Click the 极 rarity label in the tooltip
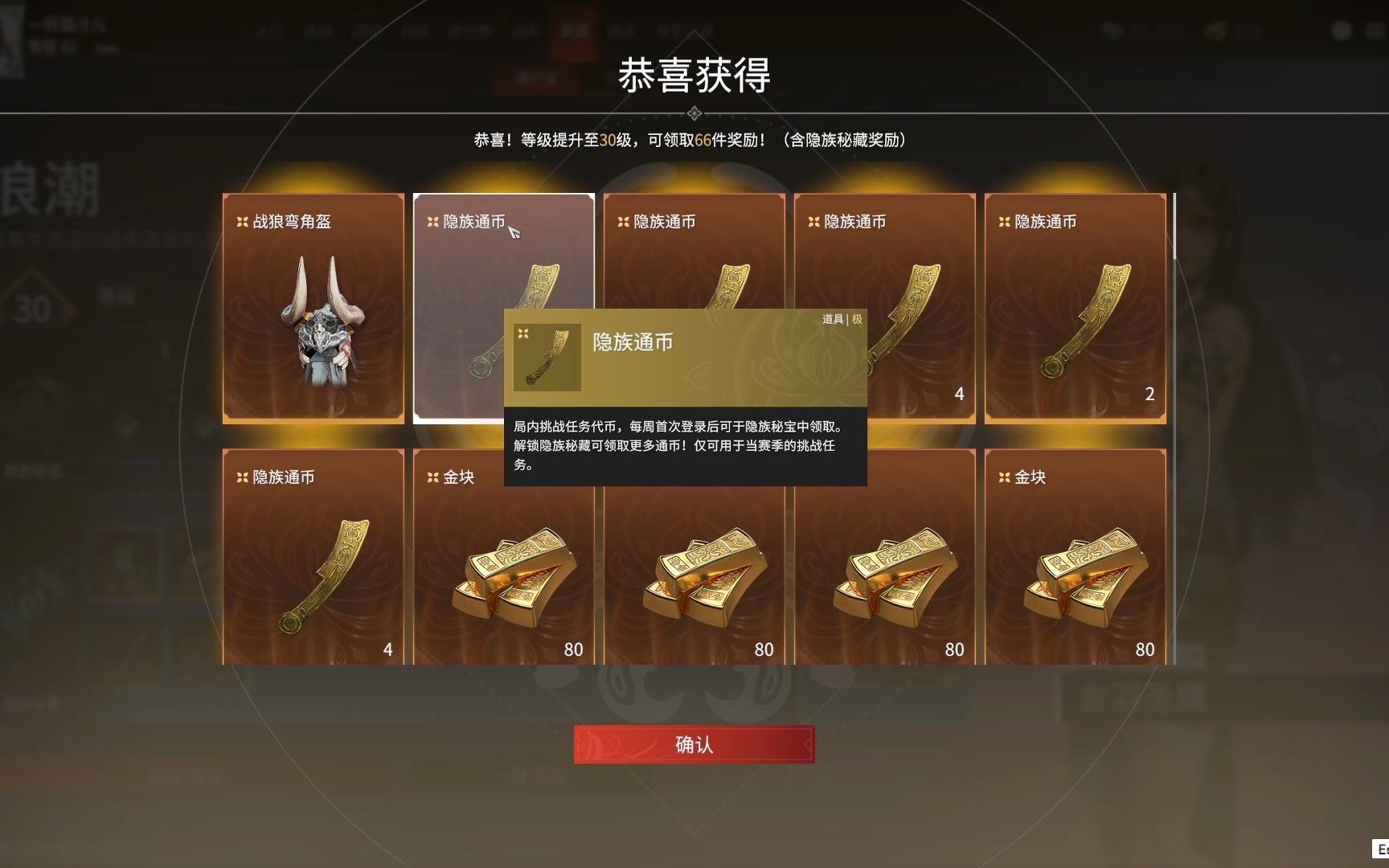The width and height of the screenshot is (1389, 868). [x=855, y=319]
